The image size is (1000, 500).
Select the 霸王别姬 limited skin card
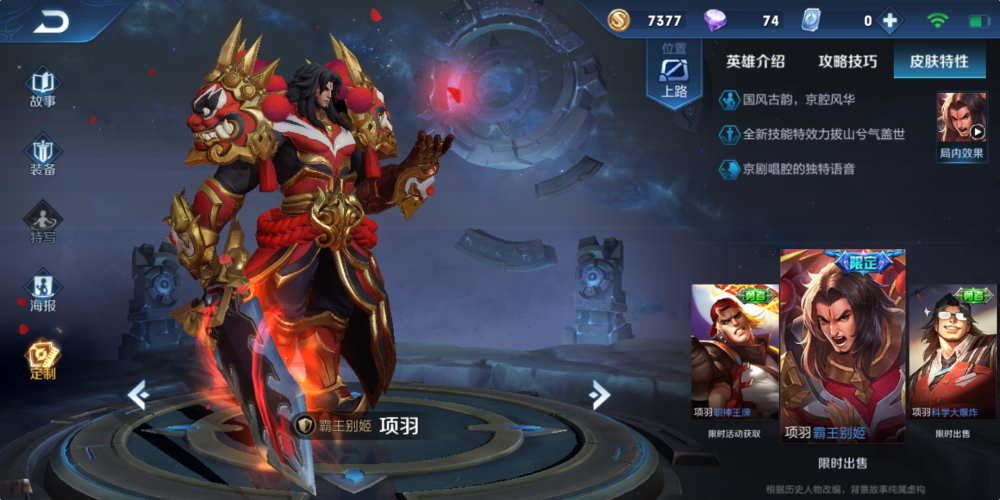click(842, 350)
